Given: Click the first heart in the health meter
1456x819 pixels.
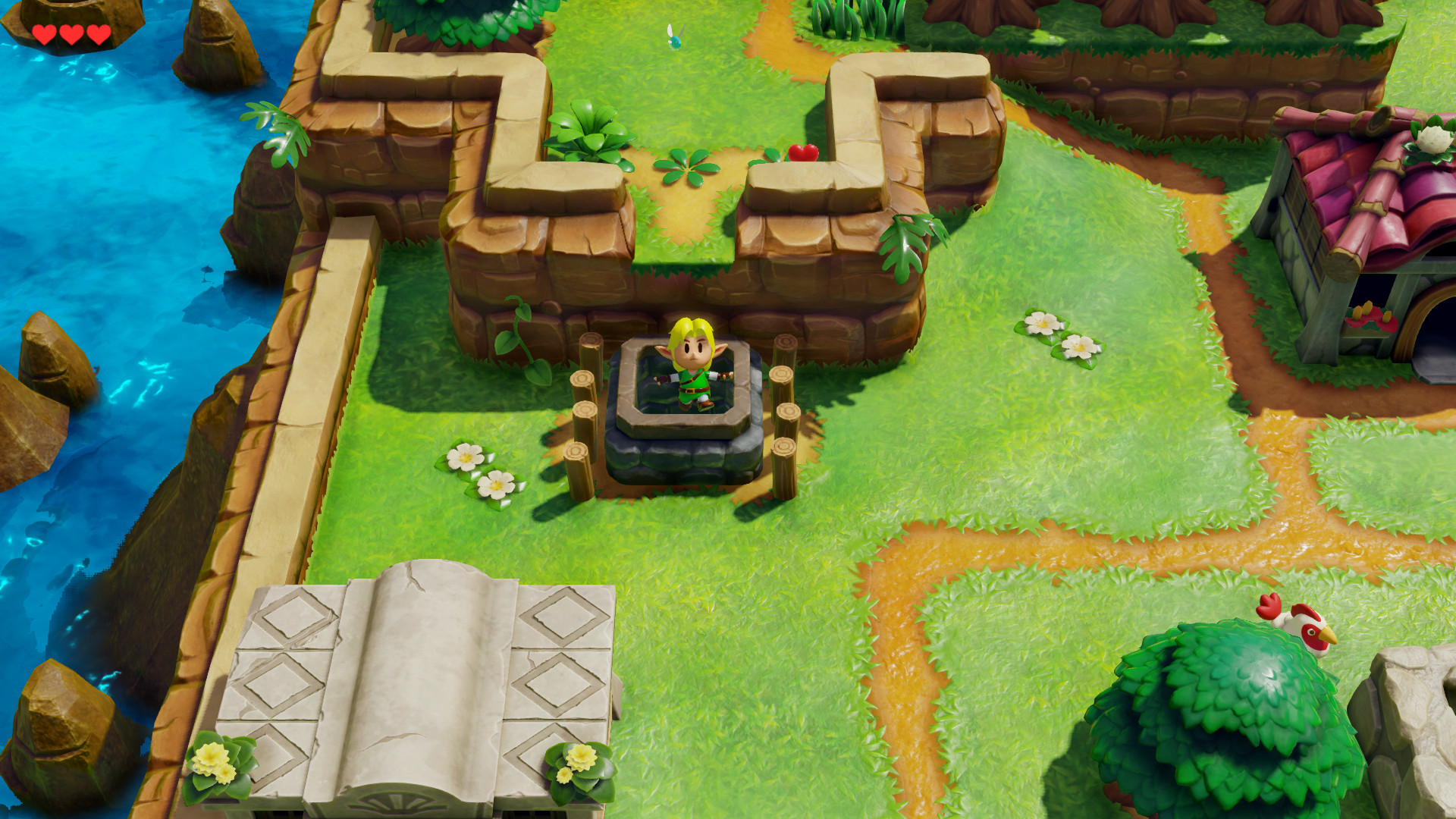Looking at the screenshot, I should click(x=45, y=33).
